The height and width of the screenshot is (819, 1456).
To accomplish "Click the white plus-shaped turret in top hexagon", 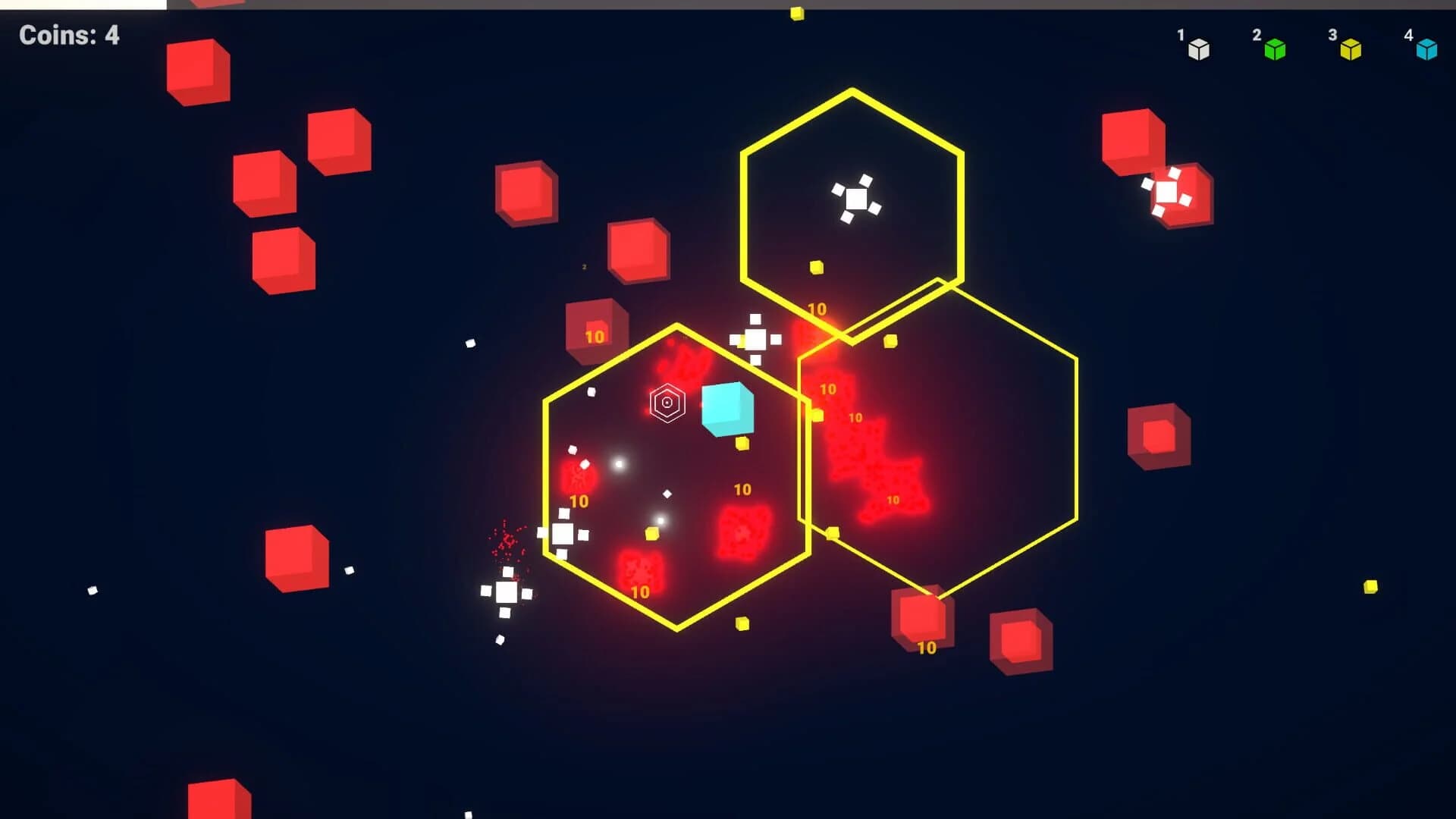I will pos(858,197).
